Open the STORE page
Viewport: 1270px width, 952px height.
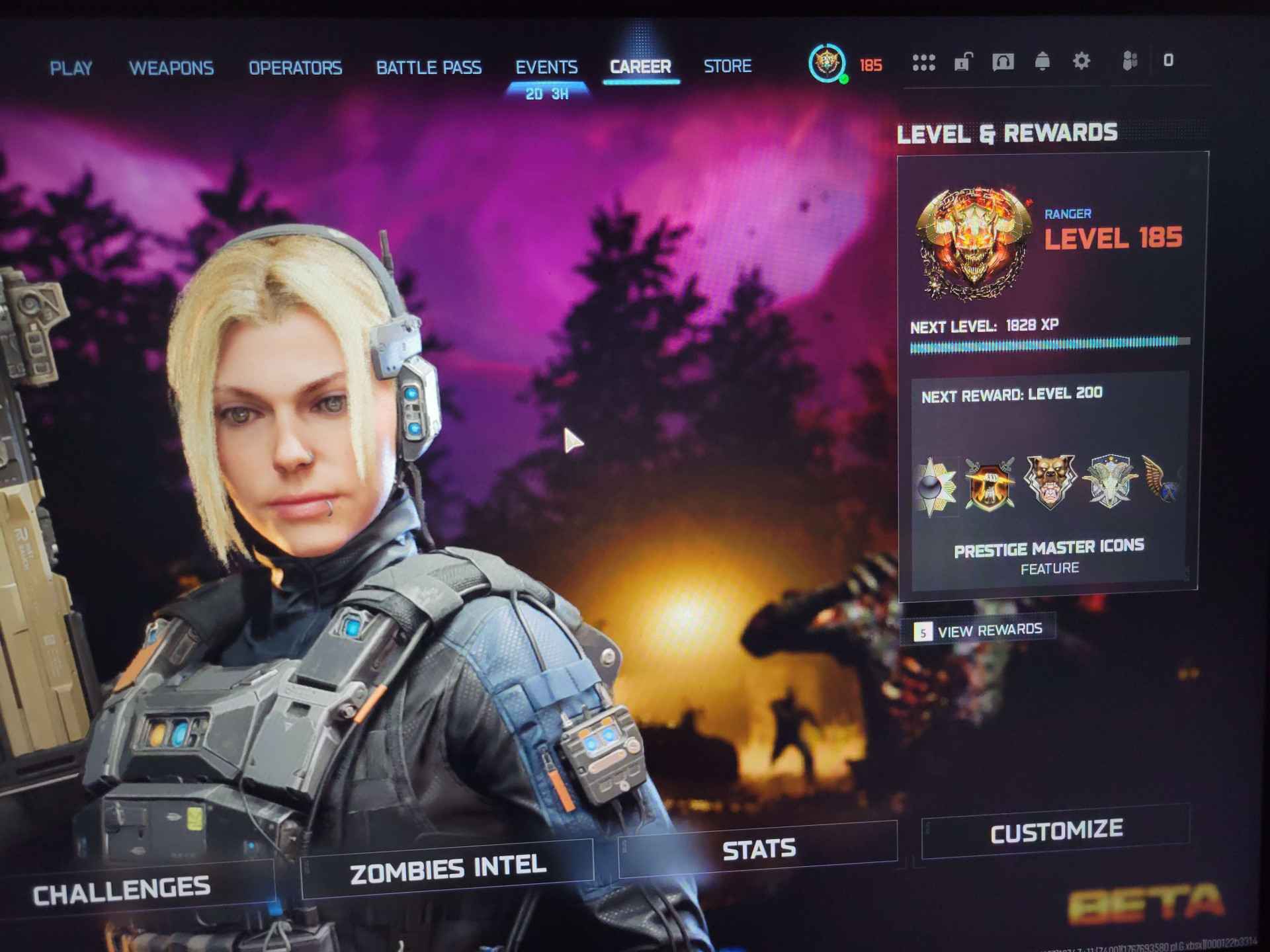click(x=726, y=66)
